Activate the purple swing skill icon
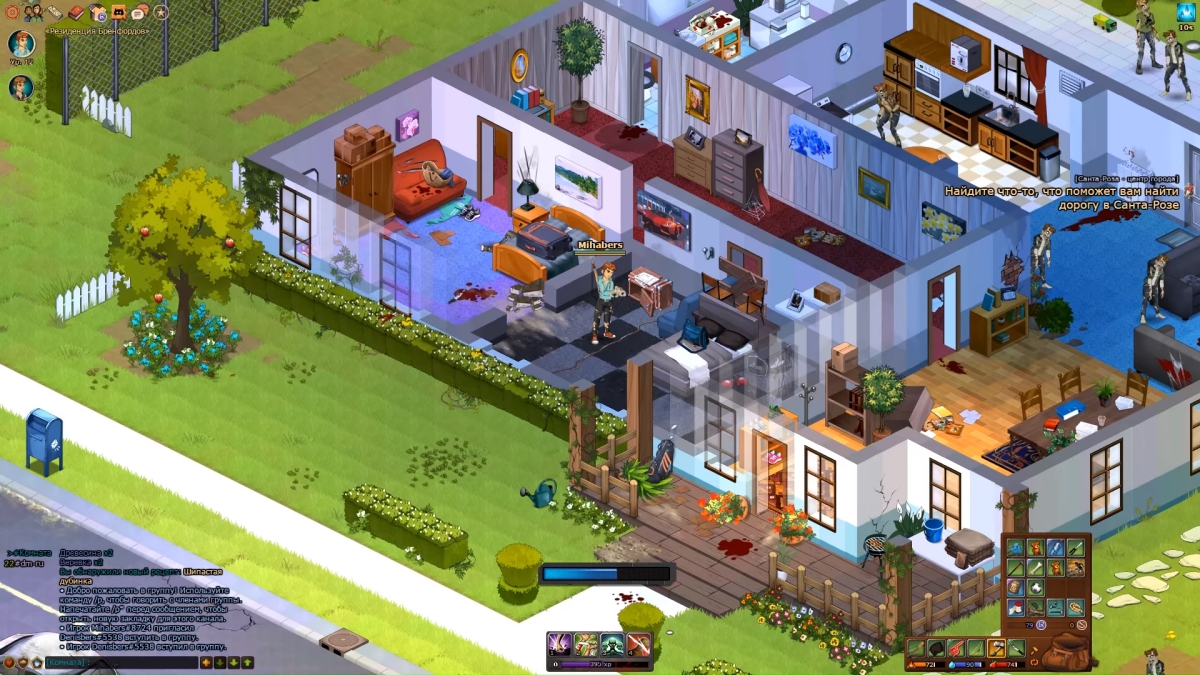 [560, 645]
